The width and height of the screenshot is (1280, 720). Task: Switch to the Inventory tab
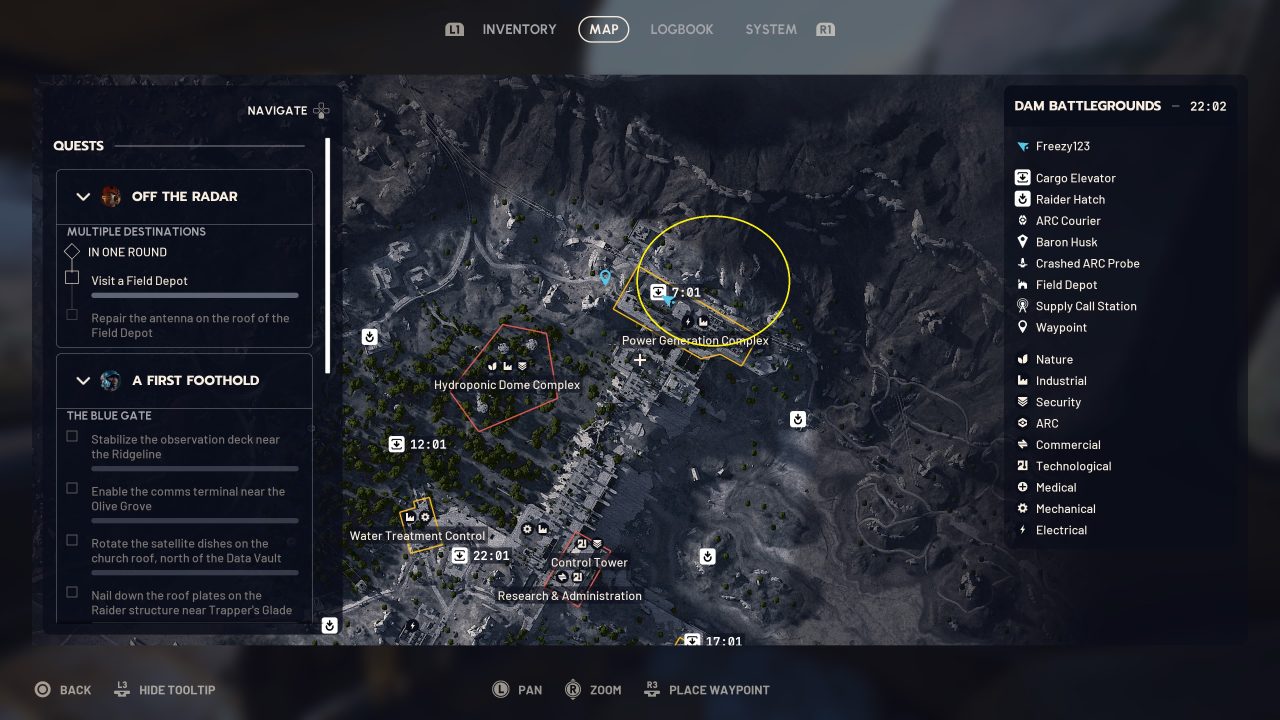coord(519,29)
